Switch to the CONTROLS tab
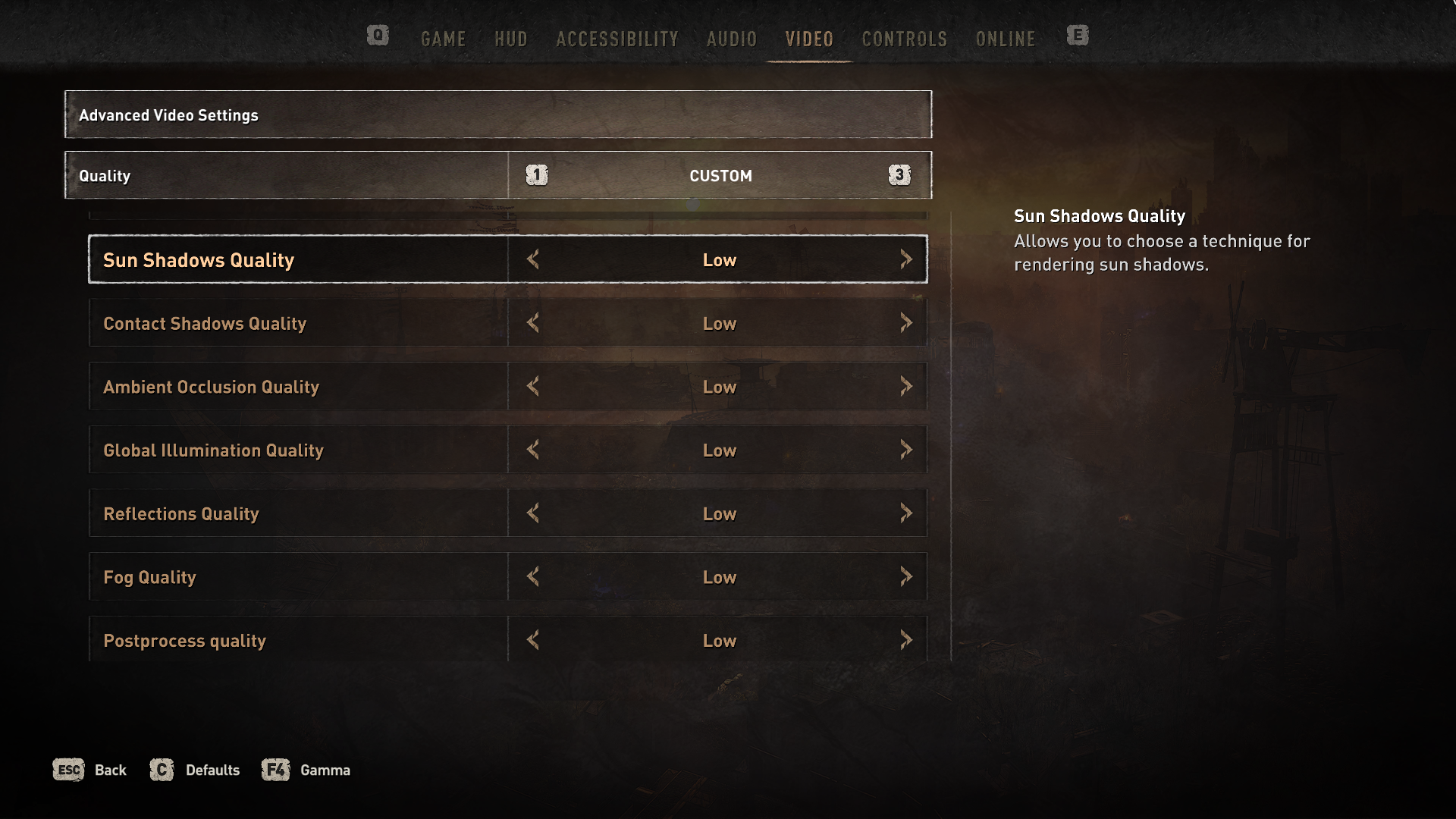 (x=904, y=39)
